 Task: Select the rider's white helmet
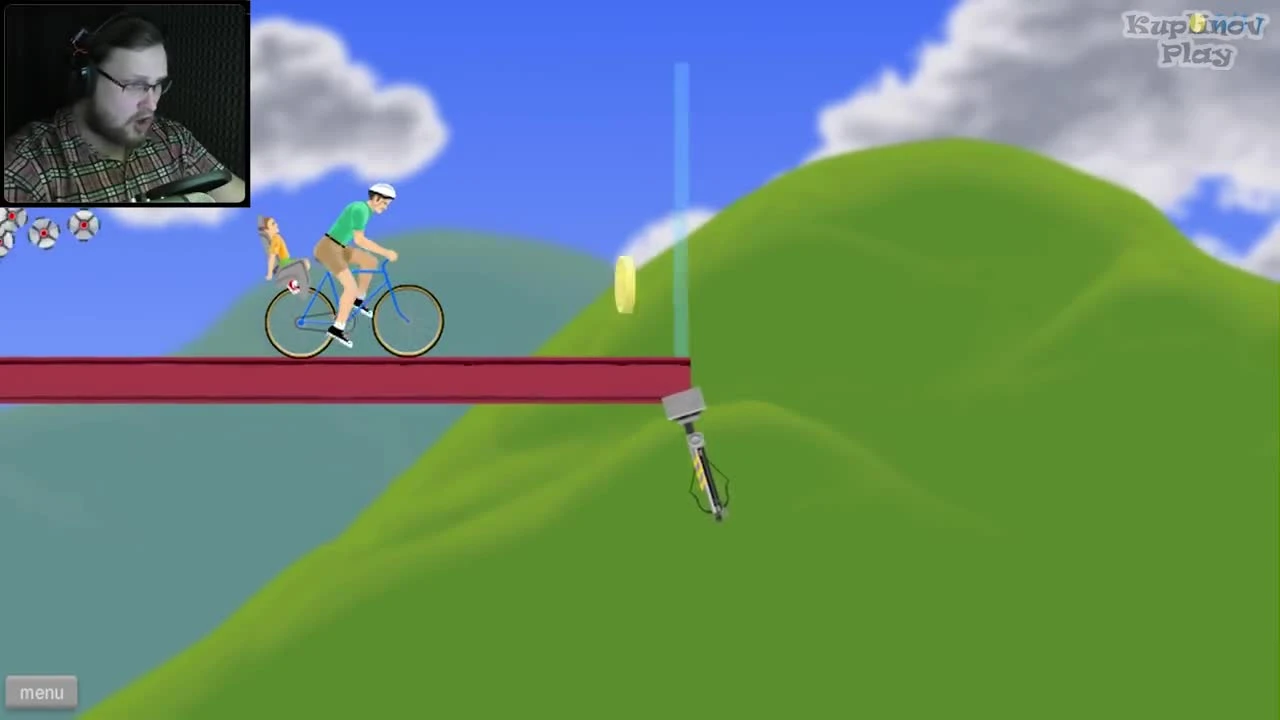380,191
